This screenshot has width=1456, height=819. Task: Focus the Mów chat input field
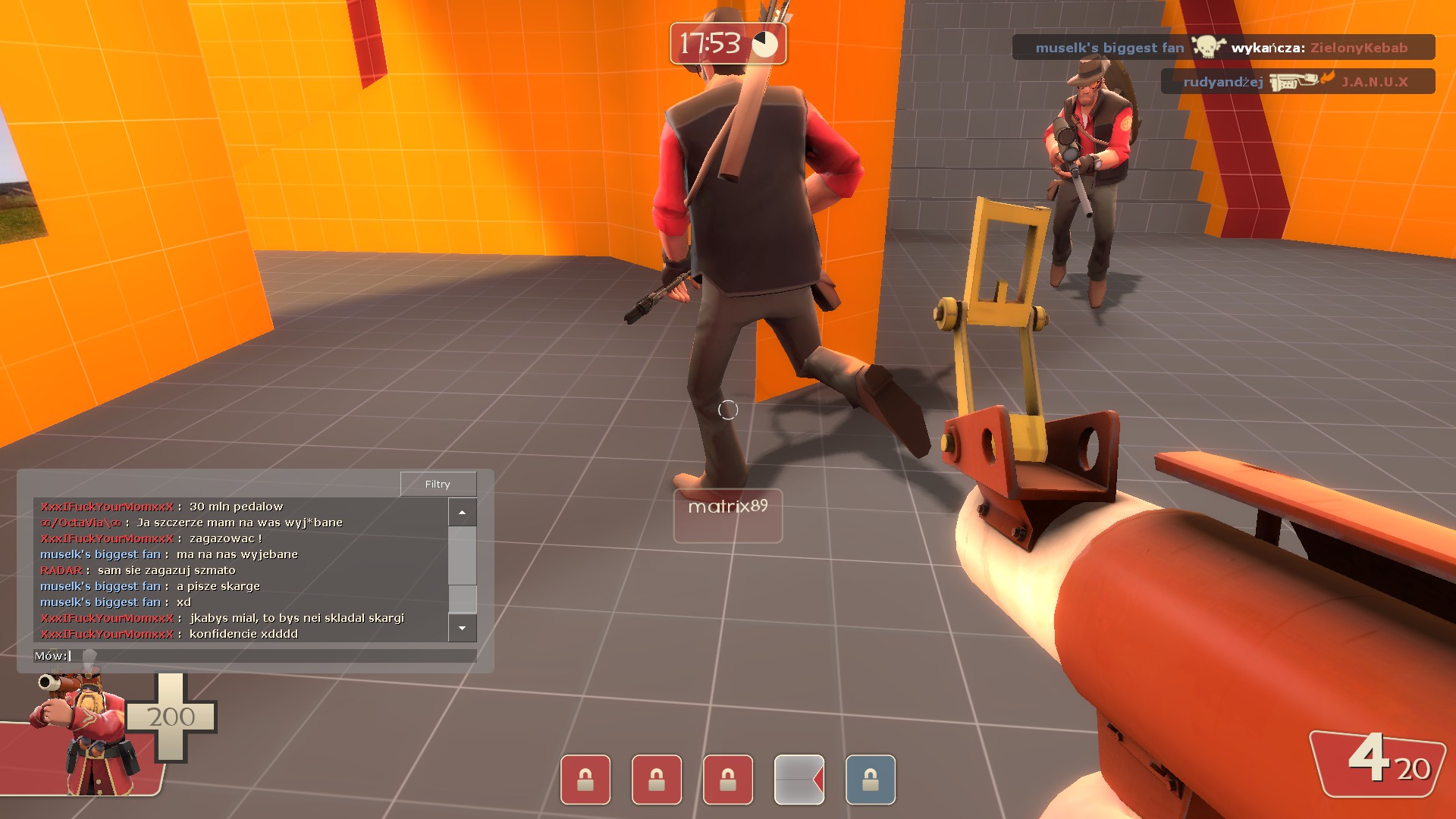pos(273,656)
